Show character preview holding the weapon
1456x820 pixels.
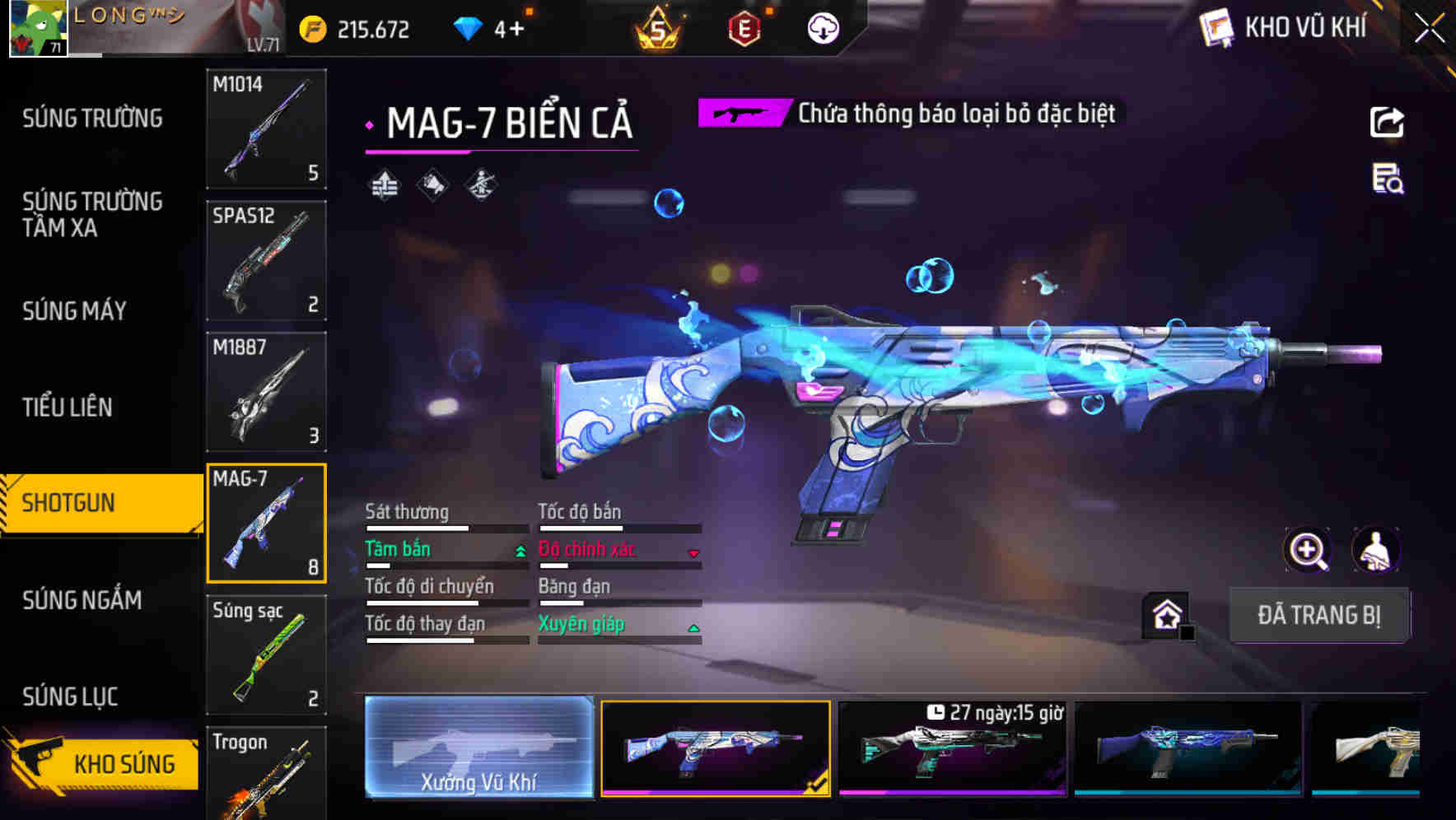1376,550
